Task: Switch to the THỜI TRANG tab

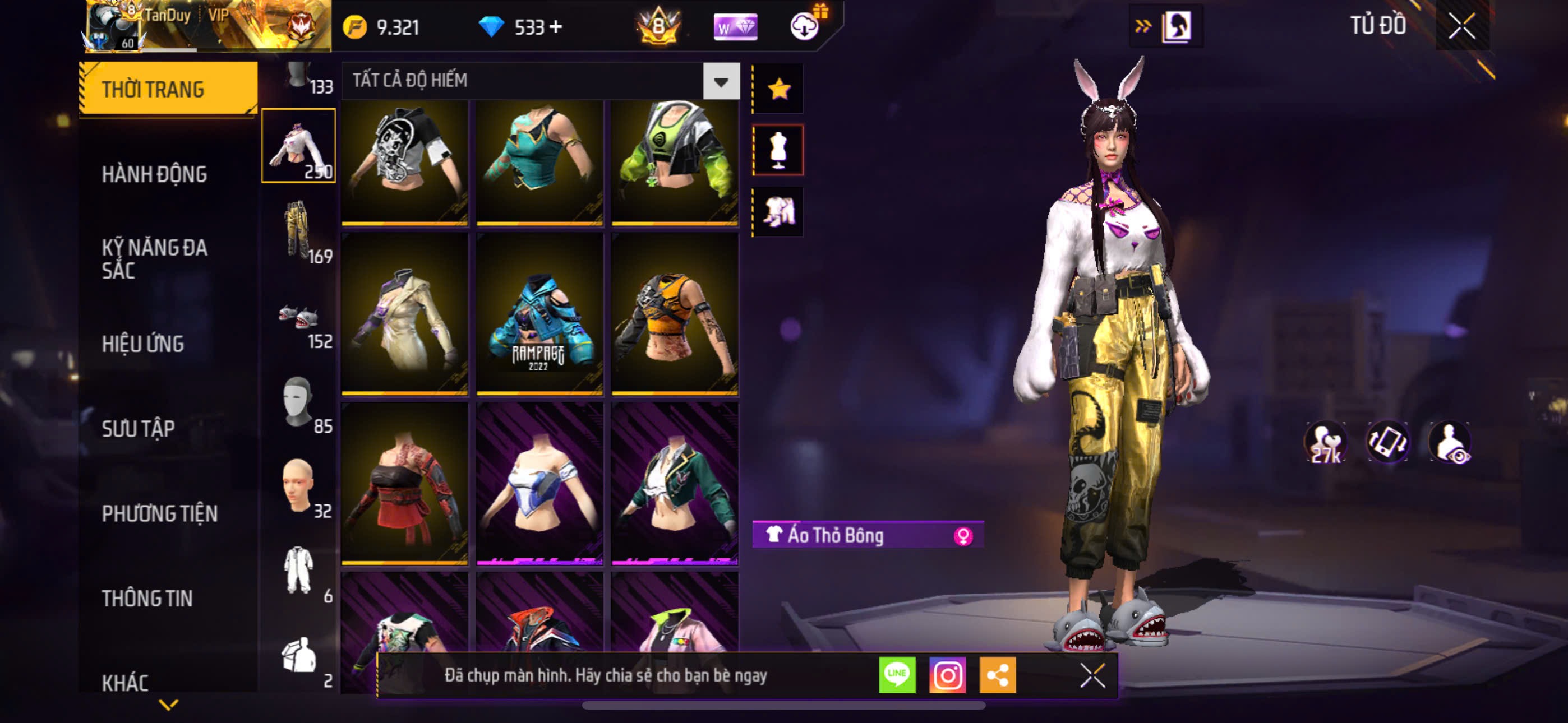Action: click(x=167, y=89)
